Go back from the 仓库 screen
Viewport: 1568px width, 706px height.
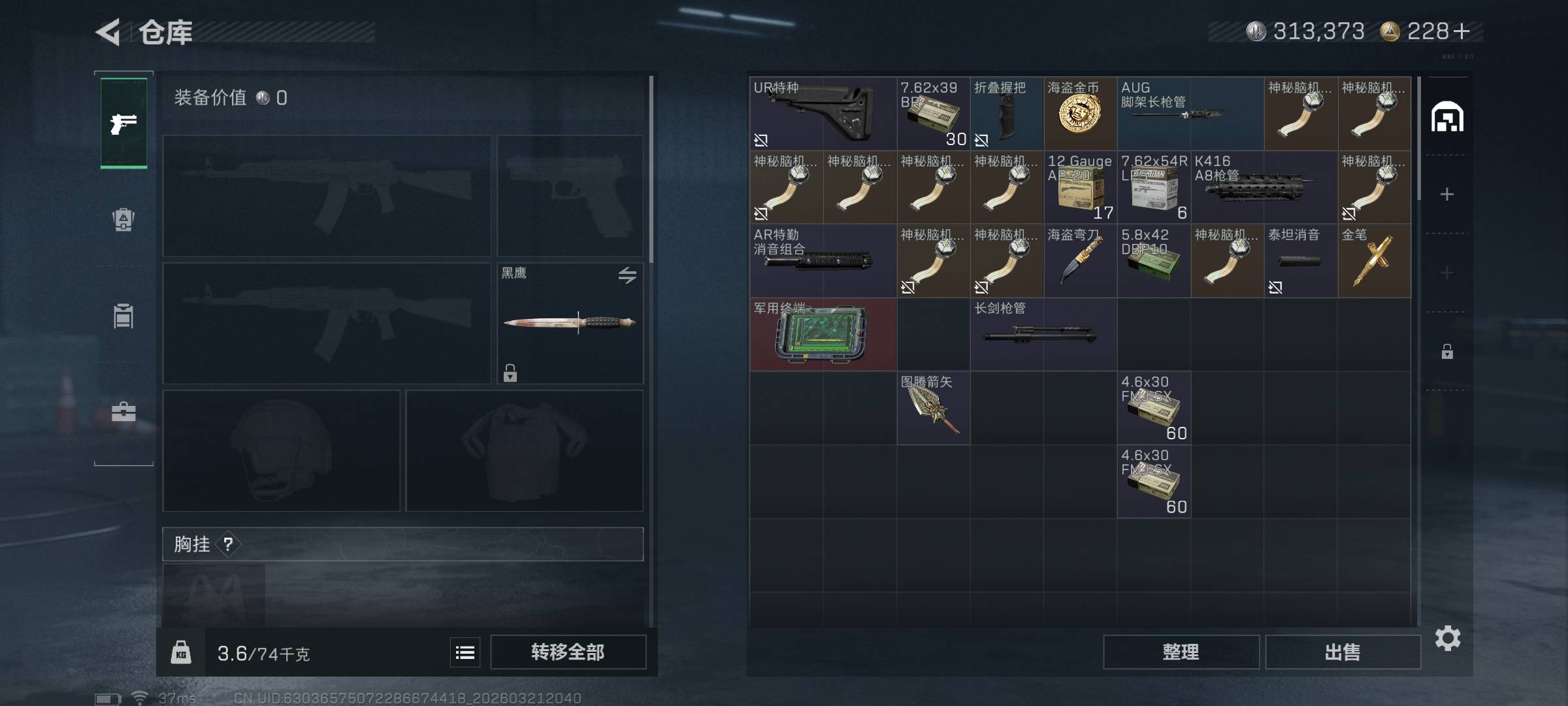(108, 32)
